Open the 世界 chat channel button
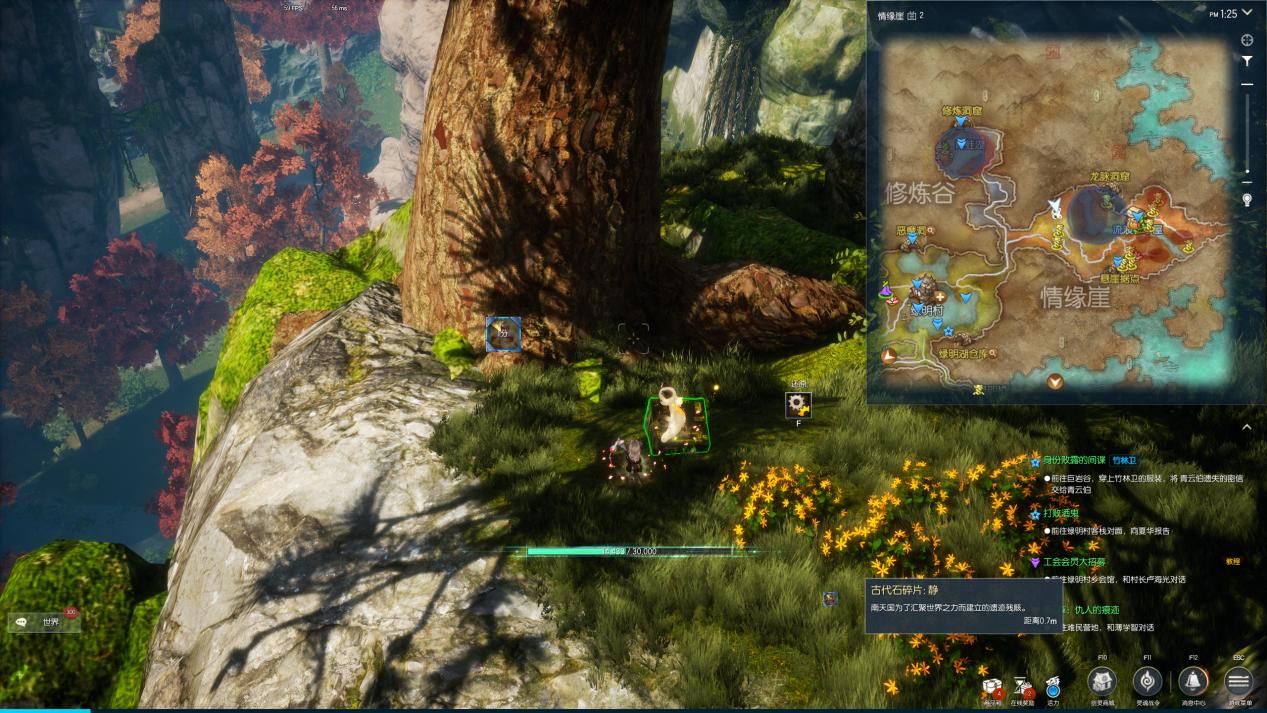Viewport: 1267px width, 713px height. [x=45, y=622]
